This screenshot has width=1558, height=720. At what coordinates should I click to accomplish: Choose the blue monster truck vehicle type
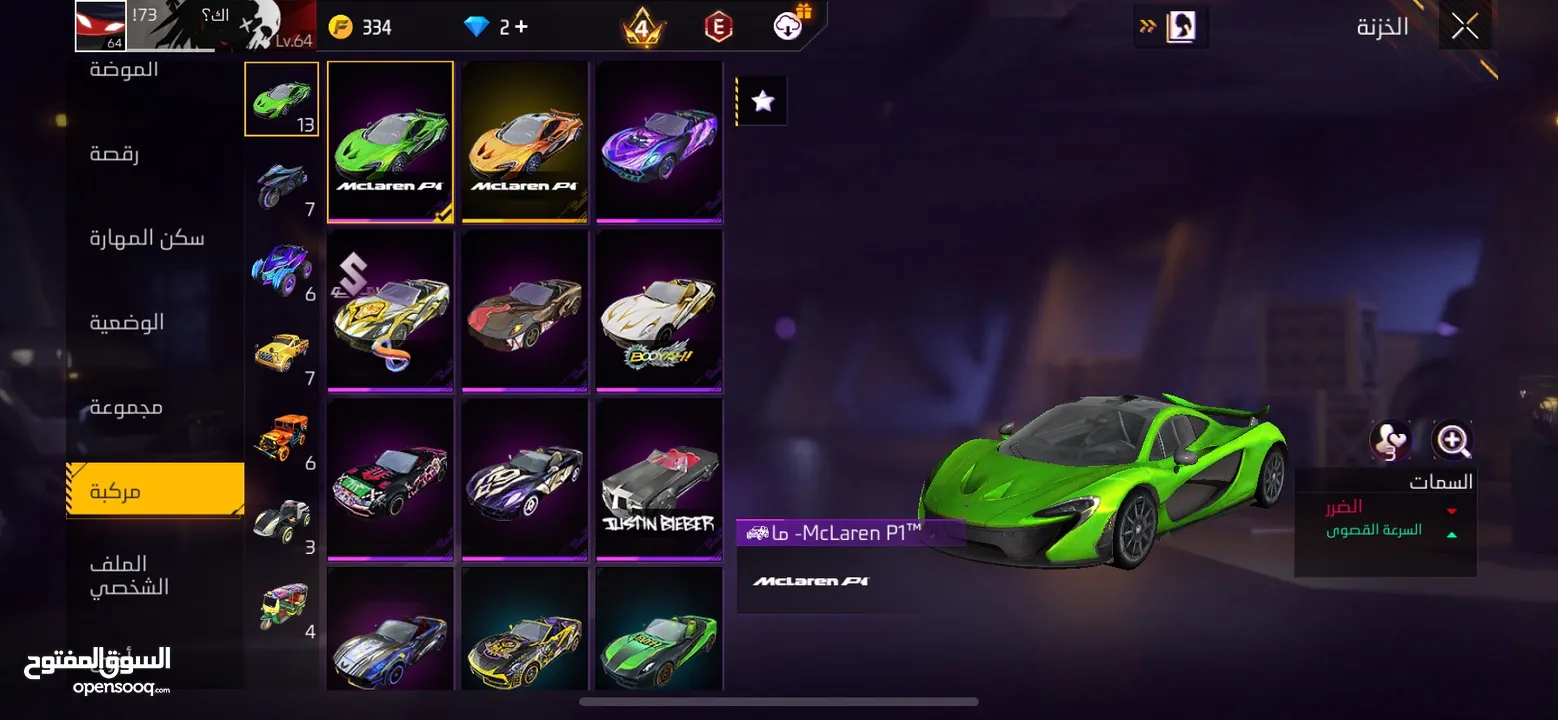pos(282,270)
